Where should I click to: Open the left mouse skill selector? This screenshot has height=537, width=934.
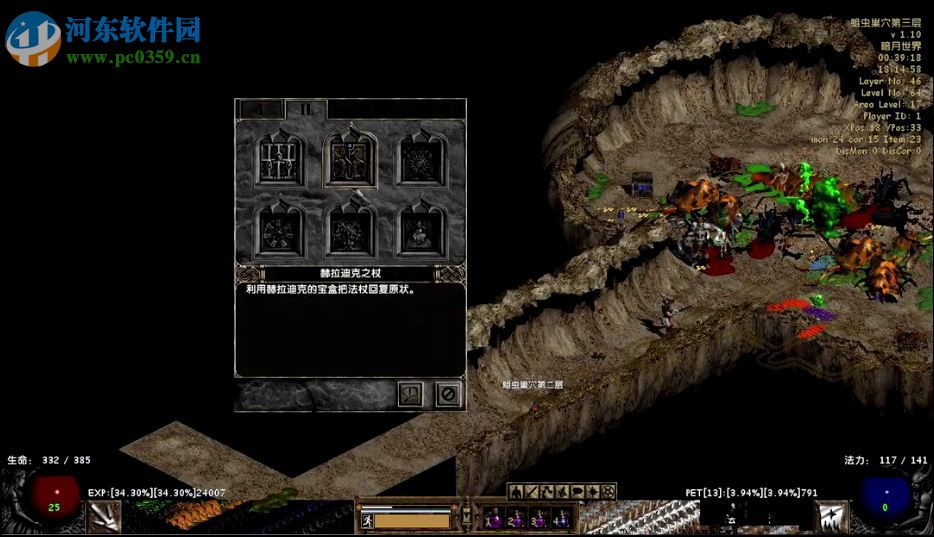pos(105,516)
